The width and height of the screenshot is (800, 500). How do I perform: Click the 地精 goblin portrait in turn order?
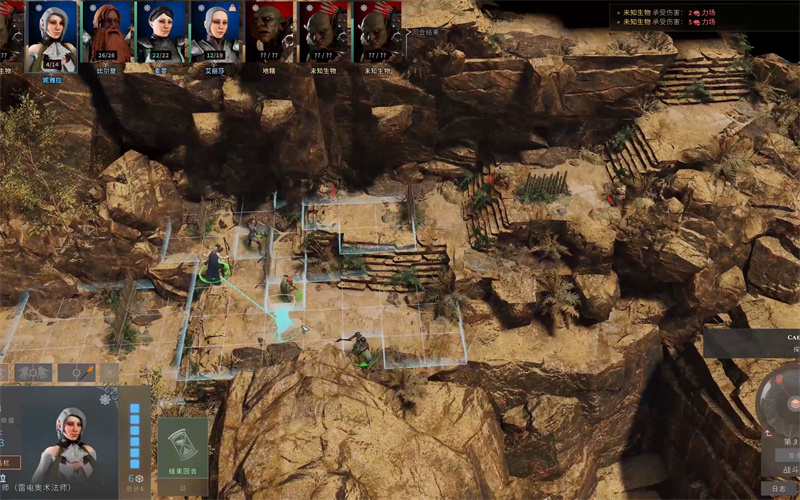point(269,32)
